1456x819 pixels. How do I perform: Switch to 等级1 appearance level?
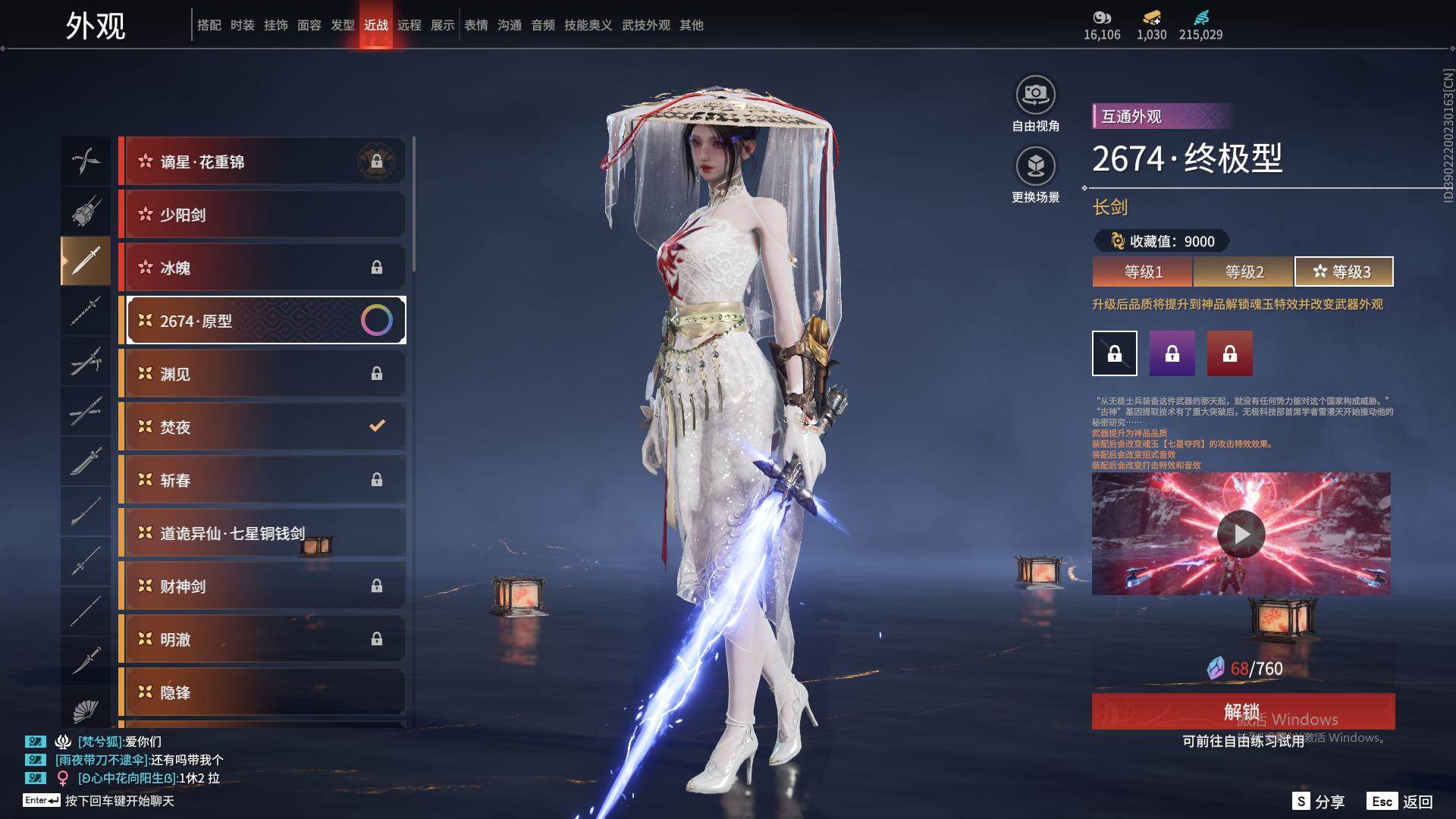click(x=1143, y=271)
